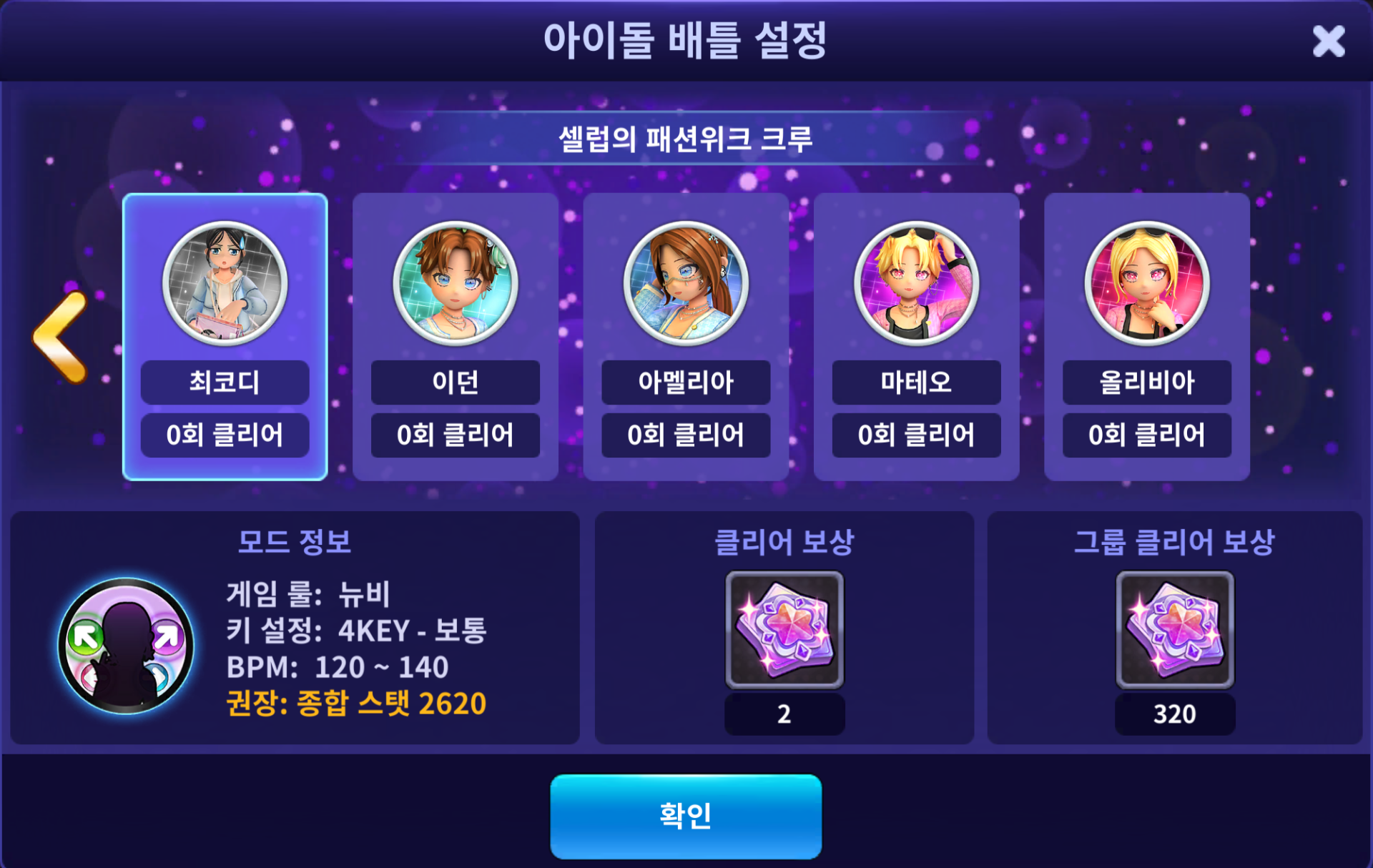Screen dimensions: 1373x868
Task: Go to the previous crew with yellow arrow
Action: 62,337
